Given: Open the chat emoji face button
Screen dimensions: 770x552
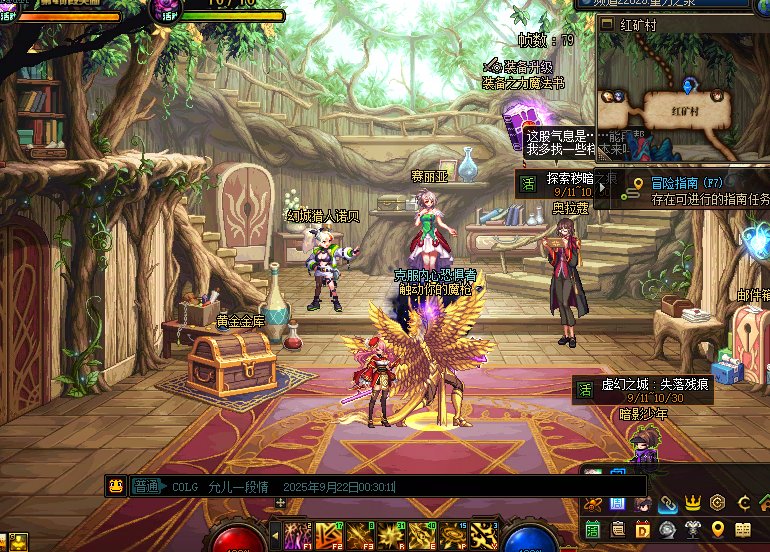Looking at the screenshot, I should pyautogui.click(x=116, y=486).
